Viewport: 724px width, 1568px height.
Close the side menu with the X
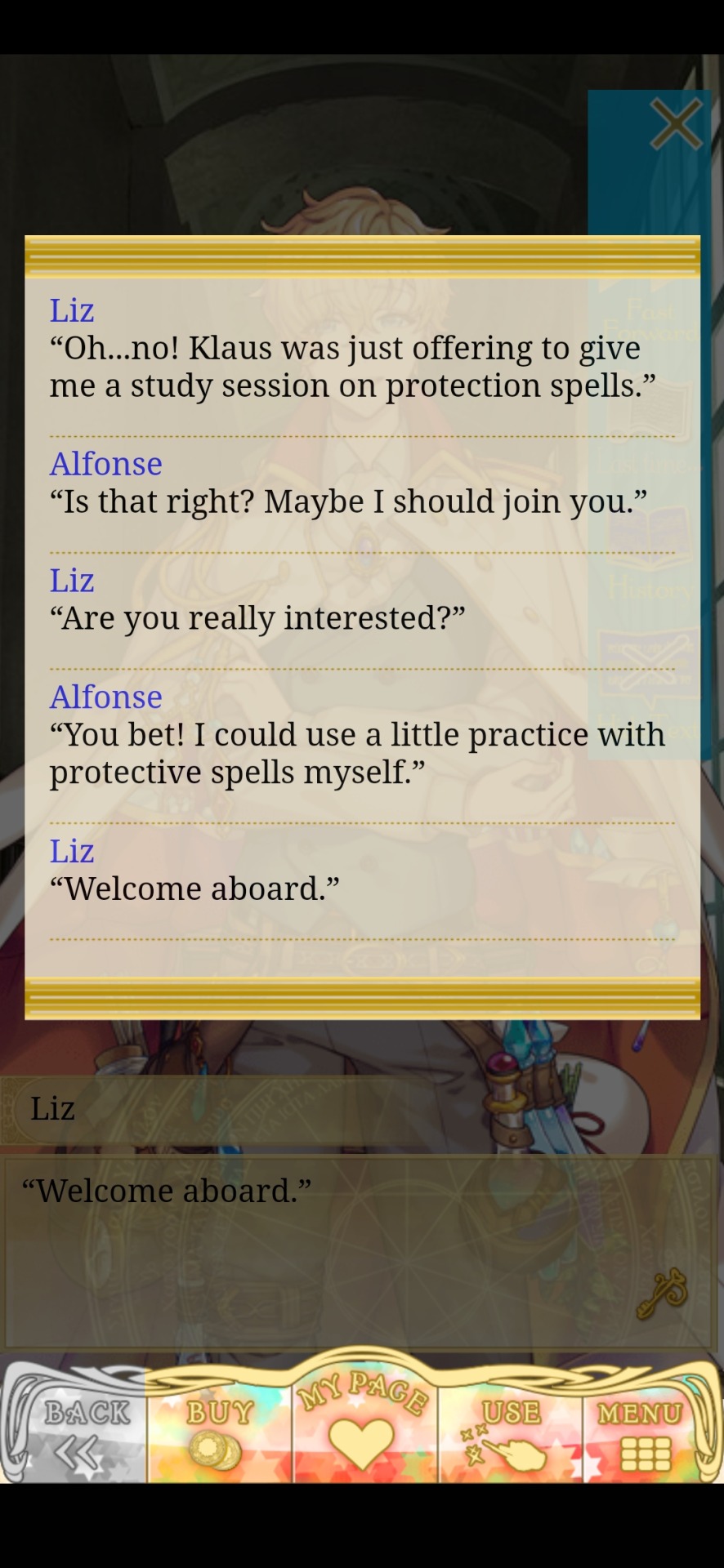[675, 125]
